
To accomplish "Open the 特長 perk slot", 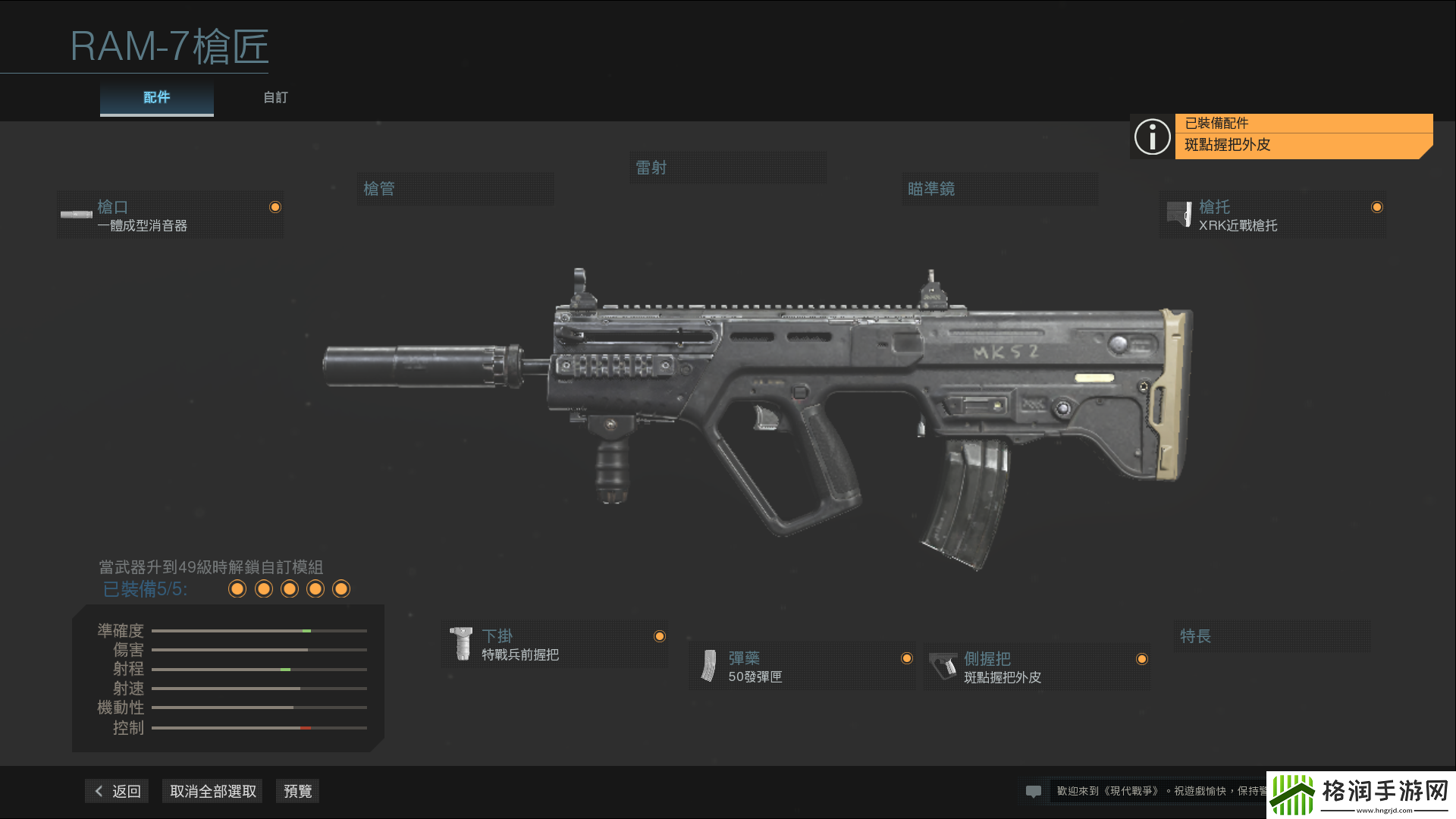I will click(x=1271, y=636).
